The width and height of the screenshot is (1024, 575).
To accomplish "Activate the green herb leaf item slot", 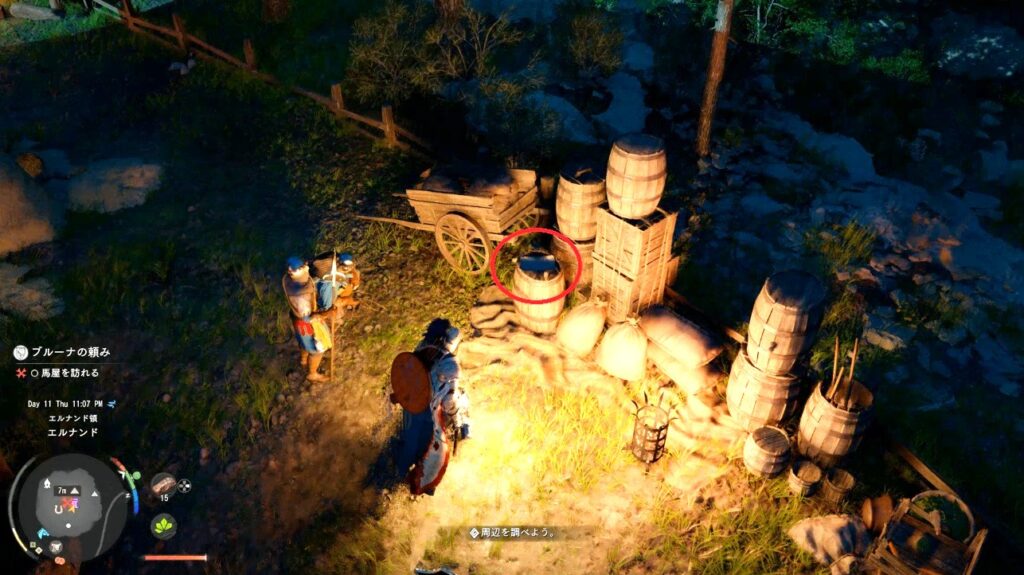I will [163, 525].
